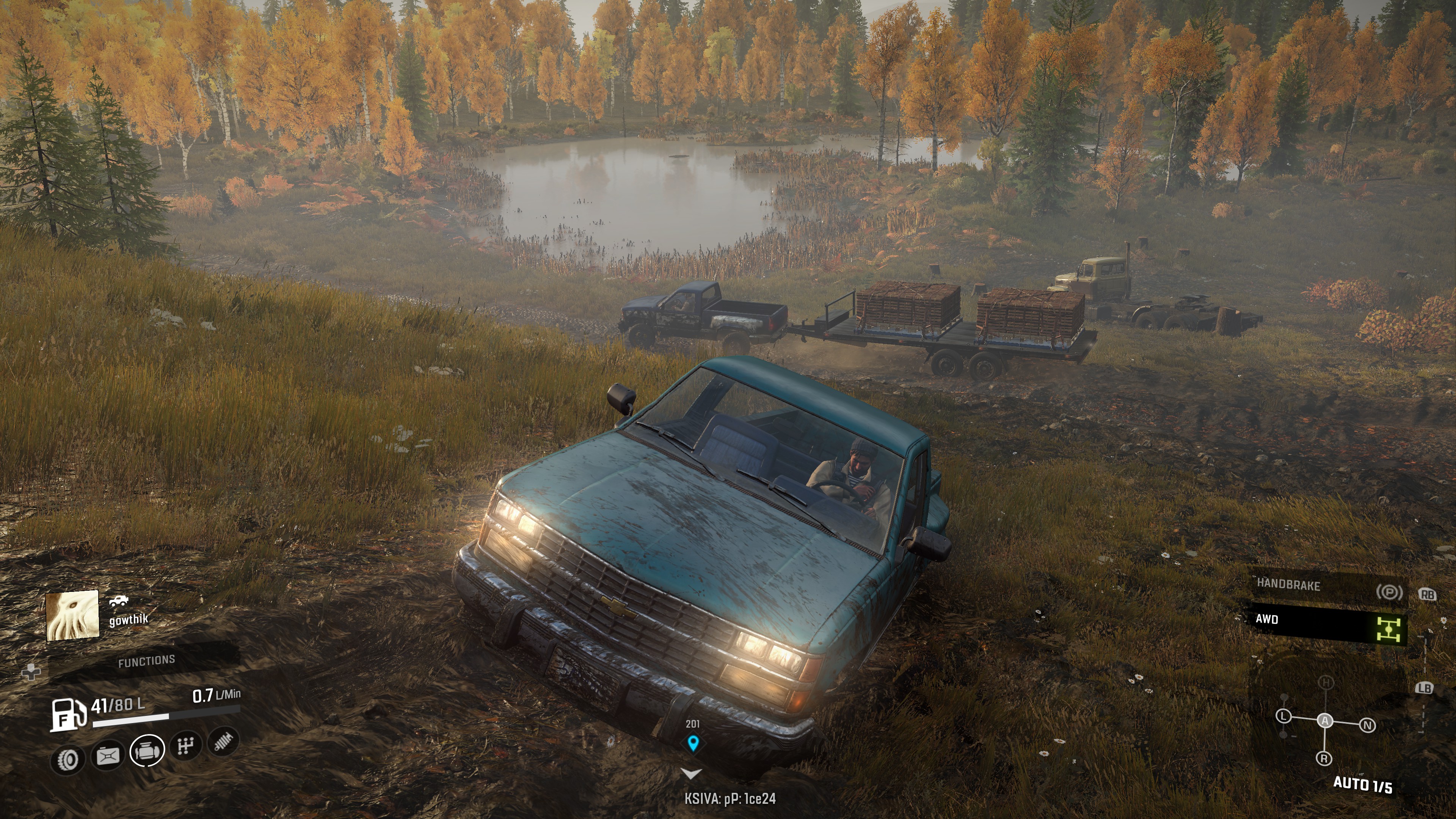Shift to High gear (H)

tap(1326, 683)
